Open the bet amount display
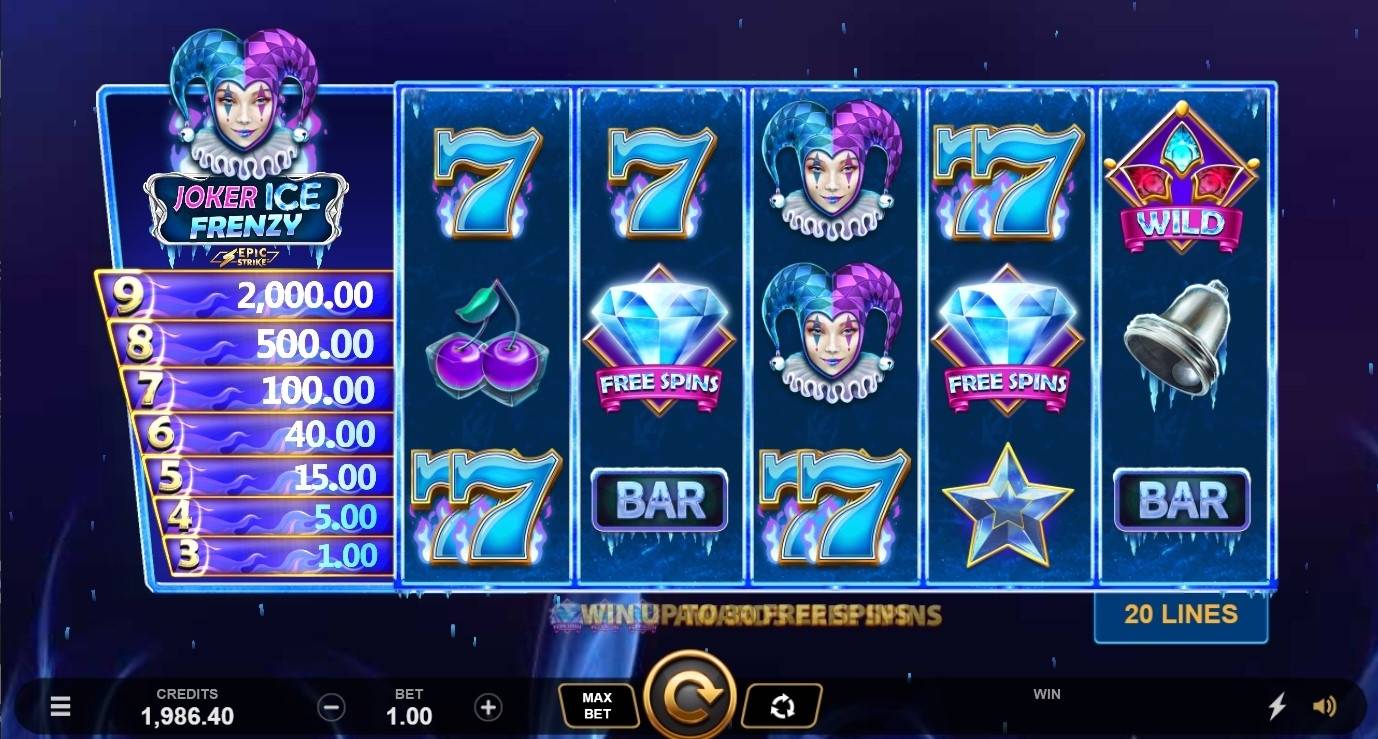The width and height of the screenshot is (1378, 739). (411, 706)
